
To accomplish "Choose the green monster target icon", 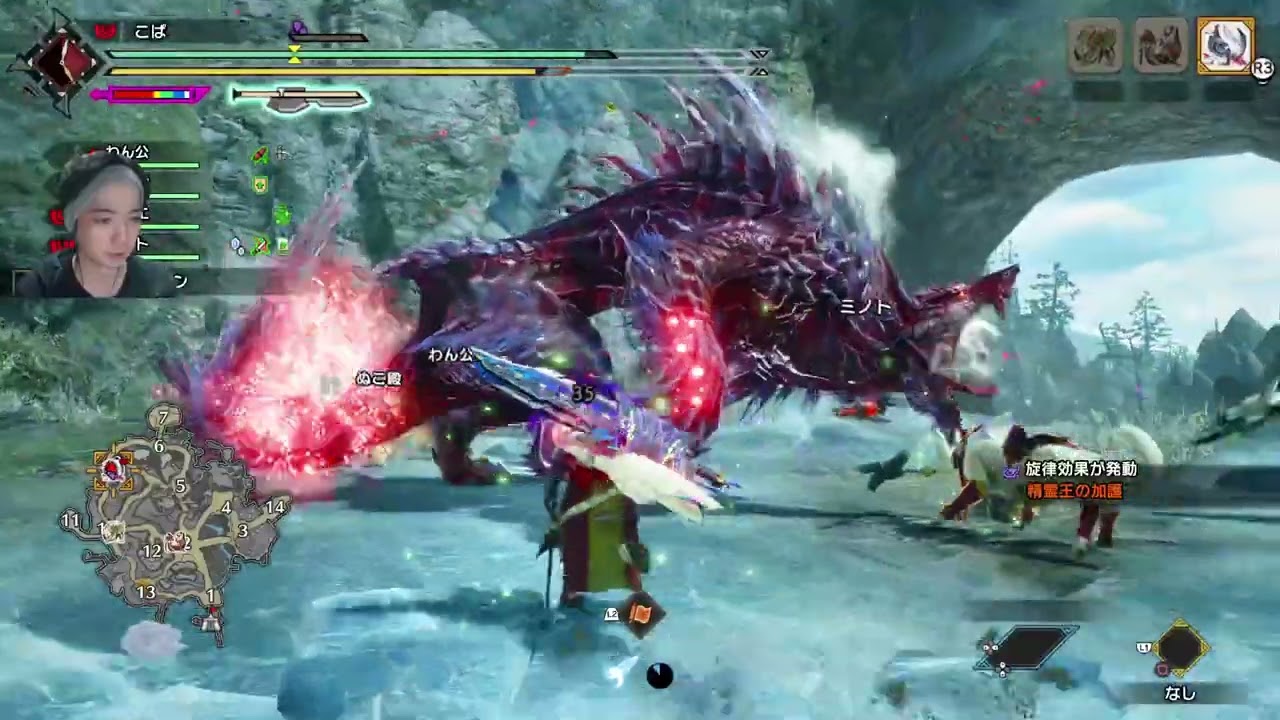I will 1095,46.
